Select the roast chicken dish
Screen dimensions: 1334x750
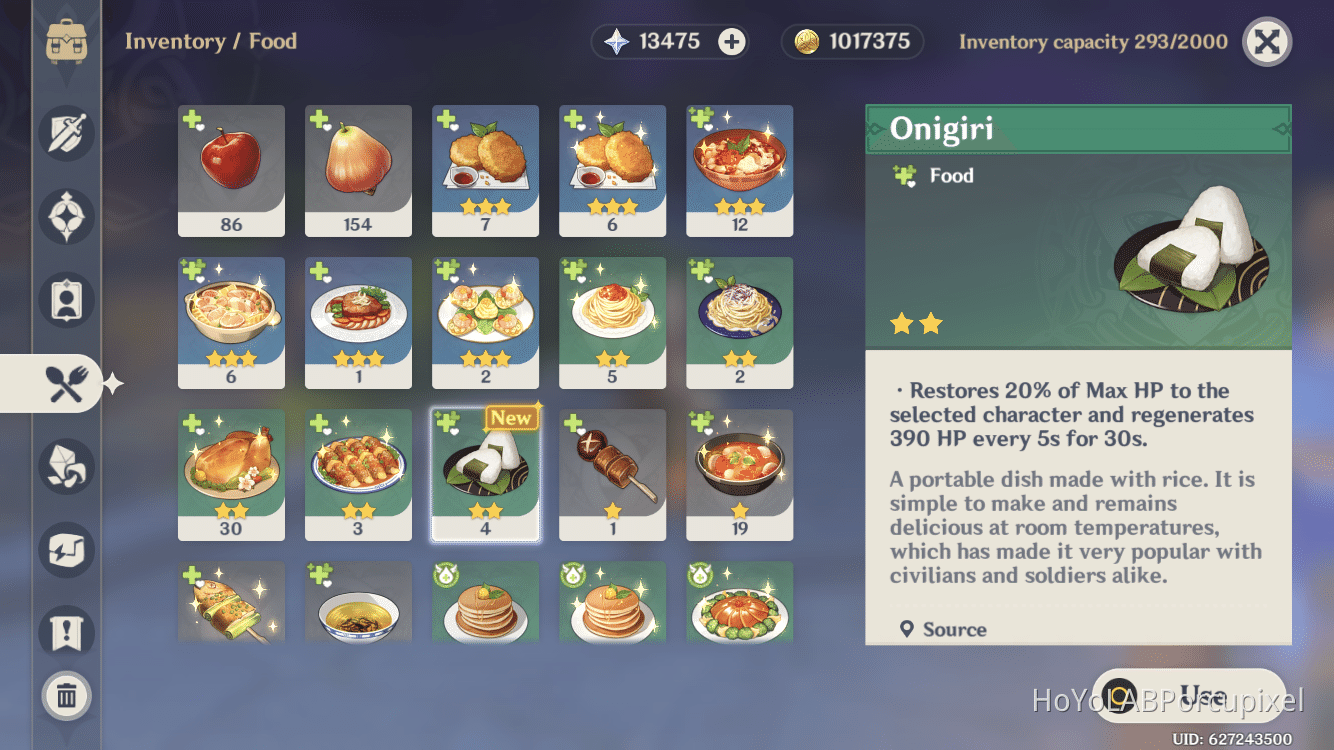(x=231, y=472)
